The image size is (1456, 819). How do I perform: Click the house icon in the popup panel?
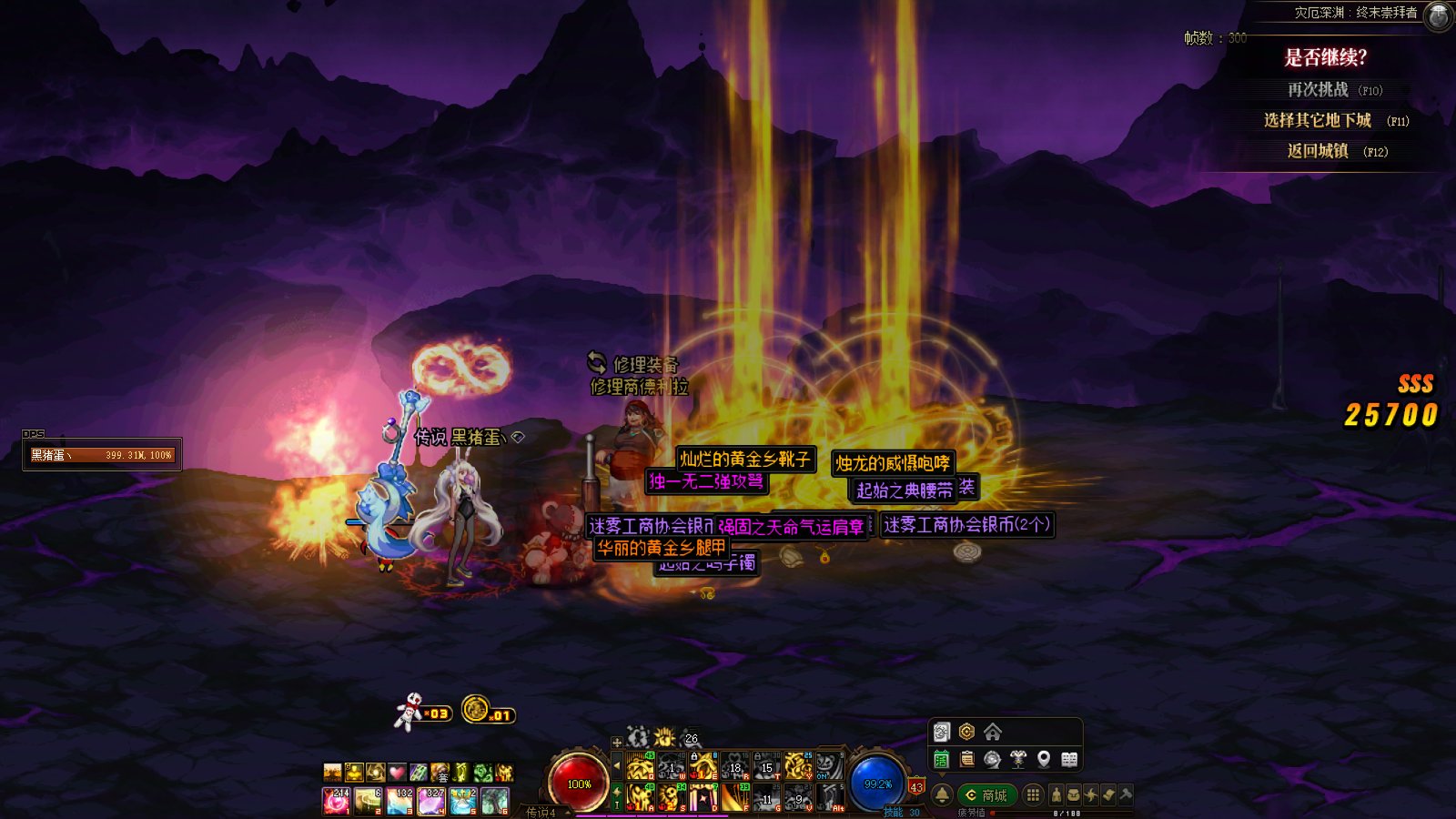(993, 732)
